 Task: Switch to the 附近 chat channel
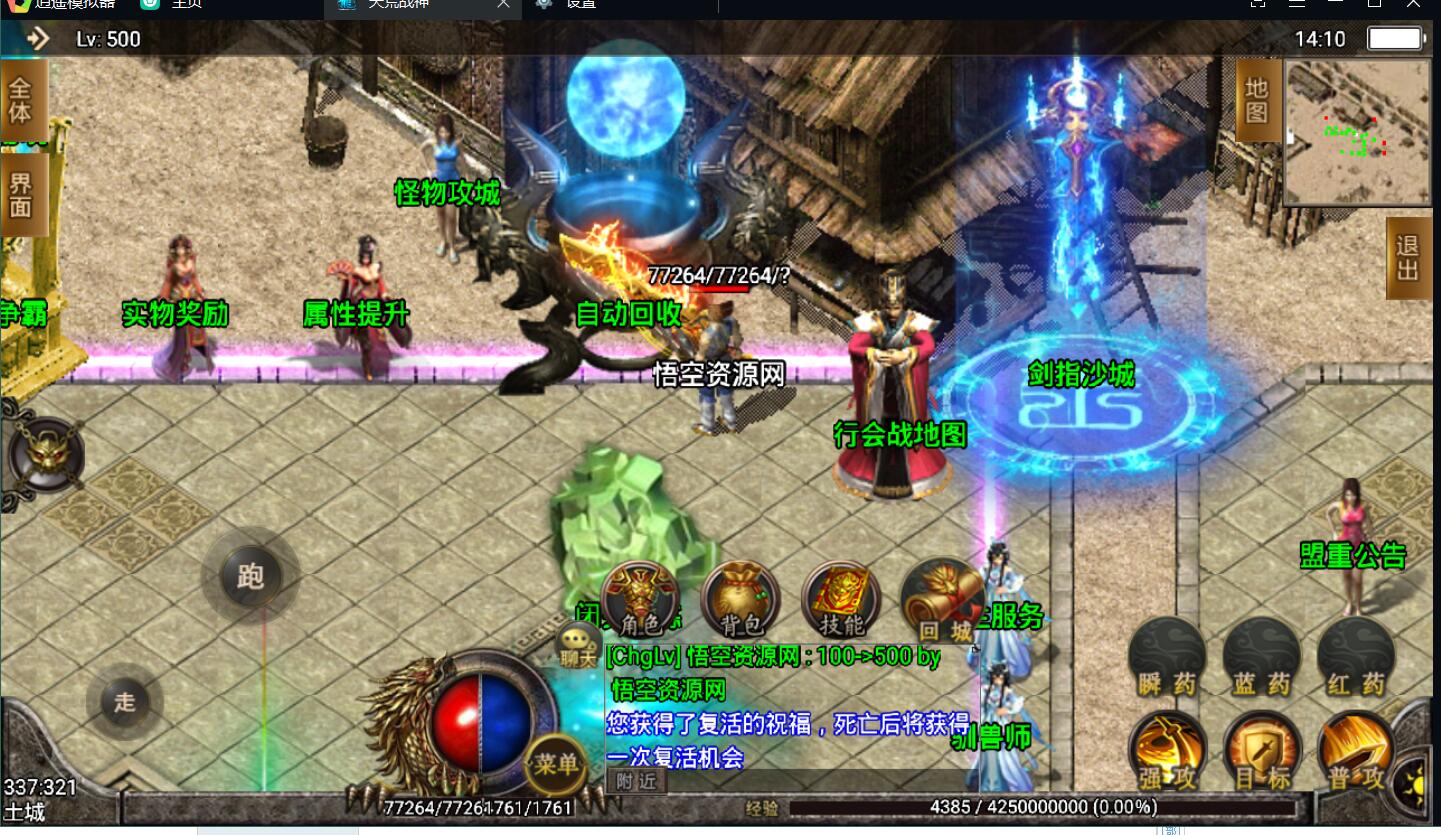click(636, 781)
